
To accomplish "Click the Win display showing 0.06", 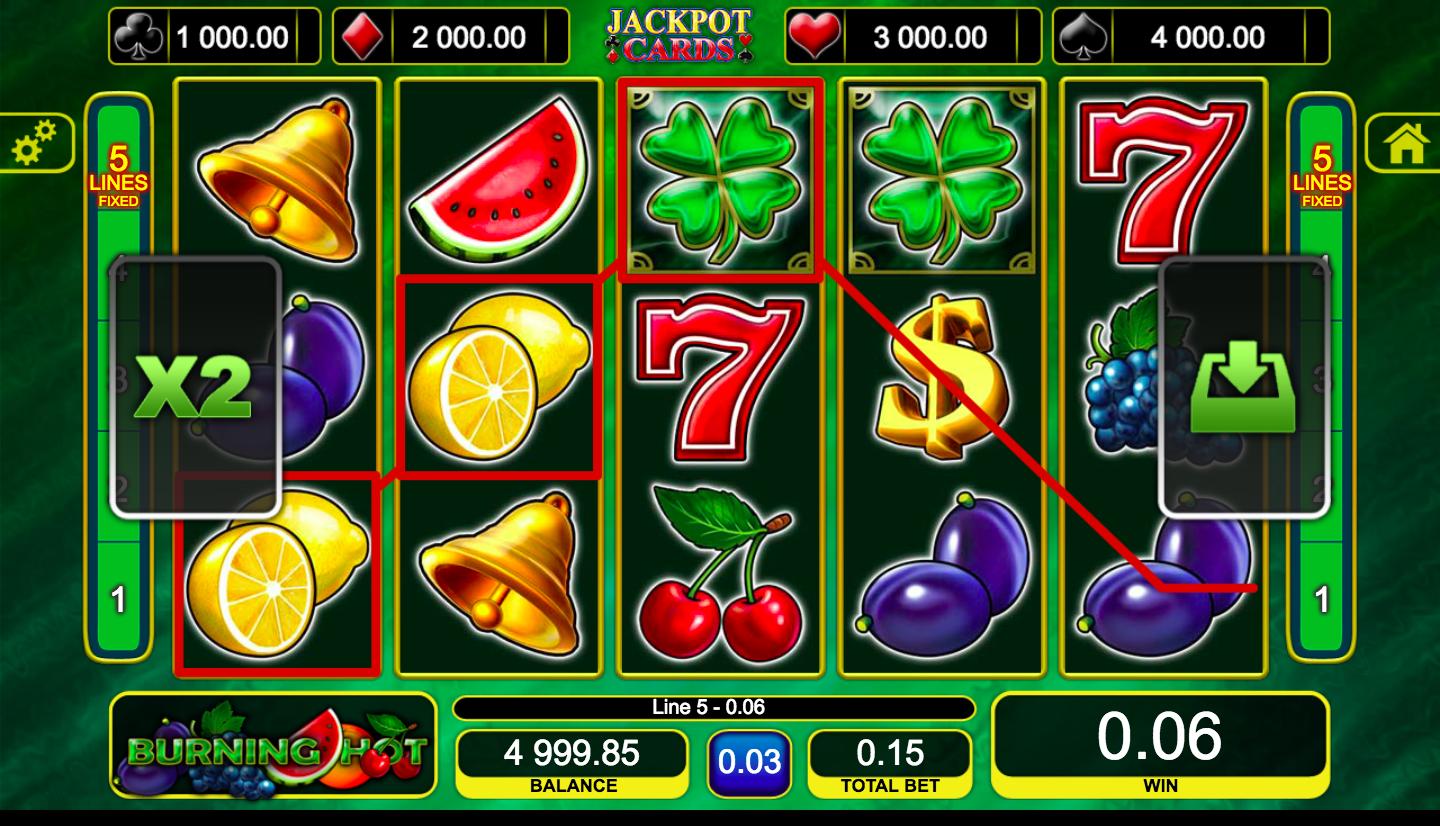I will [1158, 746].
